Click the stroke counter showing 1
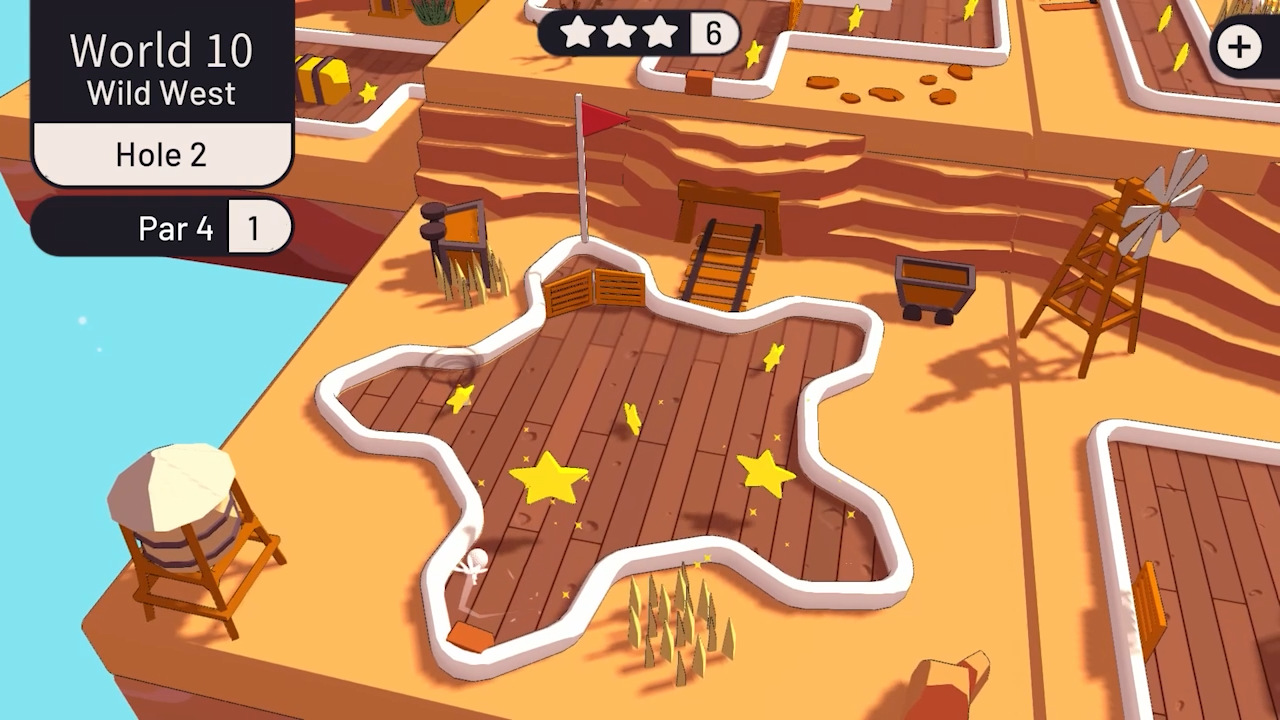The height and width of the screenshot is (720, 1280). (258, 228)
